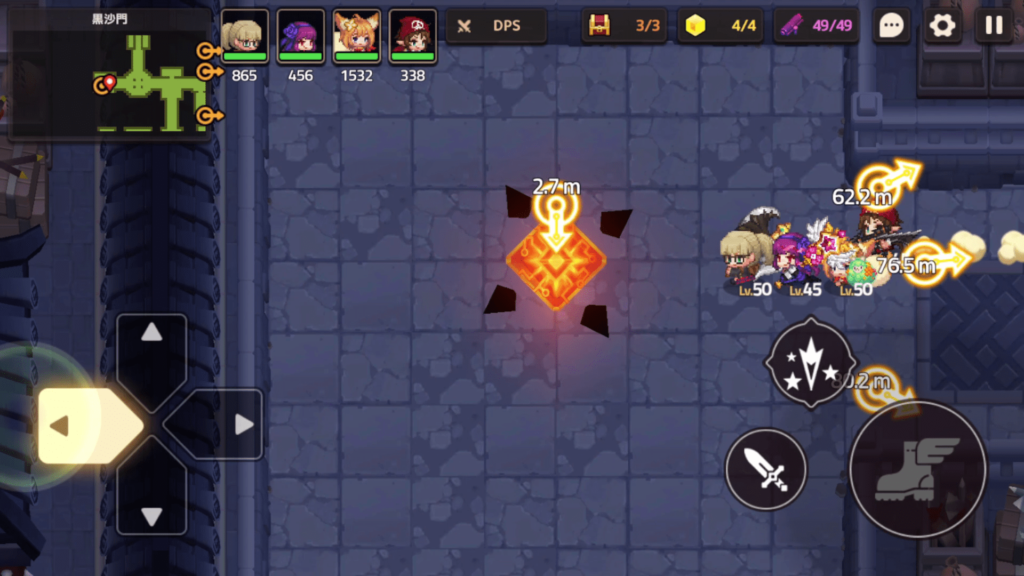Image resolution: width=1024 pixels, height=576 pixels.
Task: Choose the fox-eared hero portrait
Action: [356, 33]
